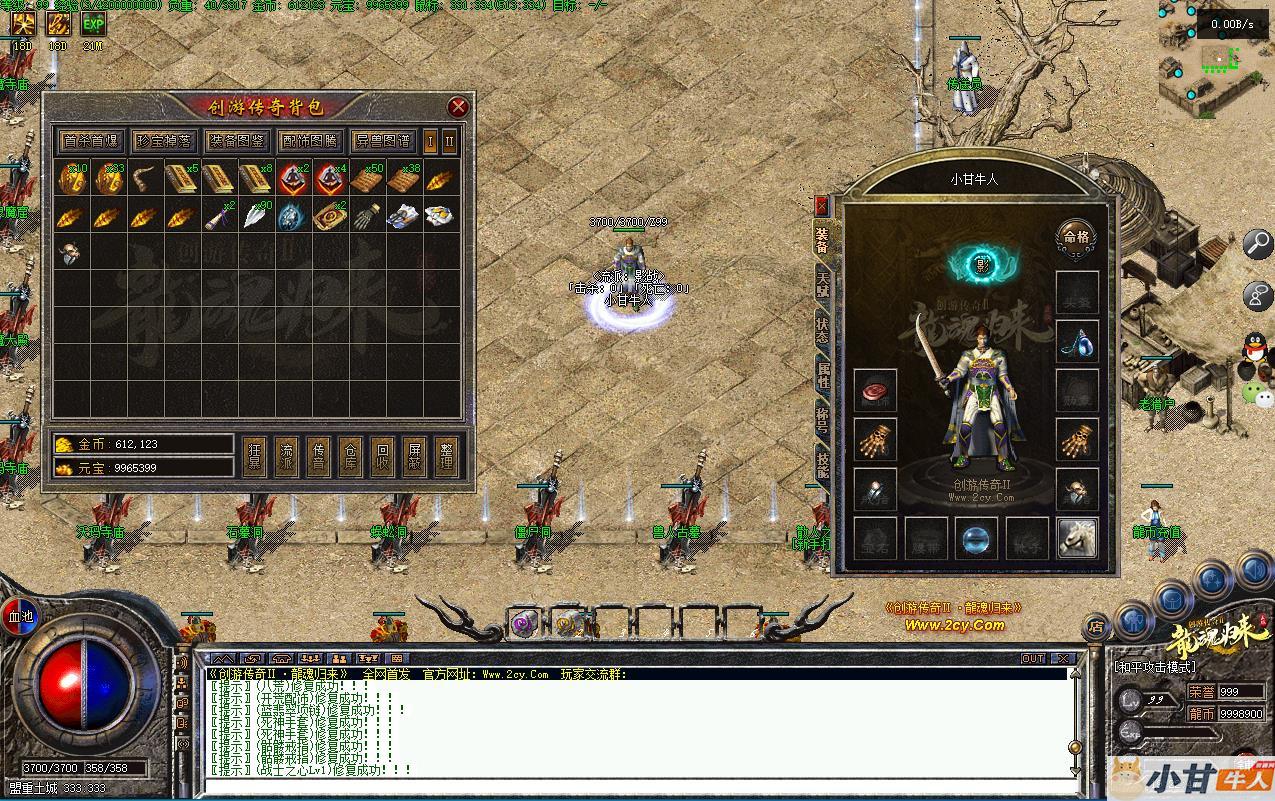This screenshot has width=1275, height=801.
Task: Open the 命格 destiny button
Action: [1077, 238]
